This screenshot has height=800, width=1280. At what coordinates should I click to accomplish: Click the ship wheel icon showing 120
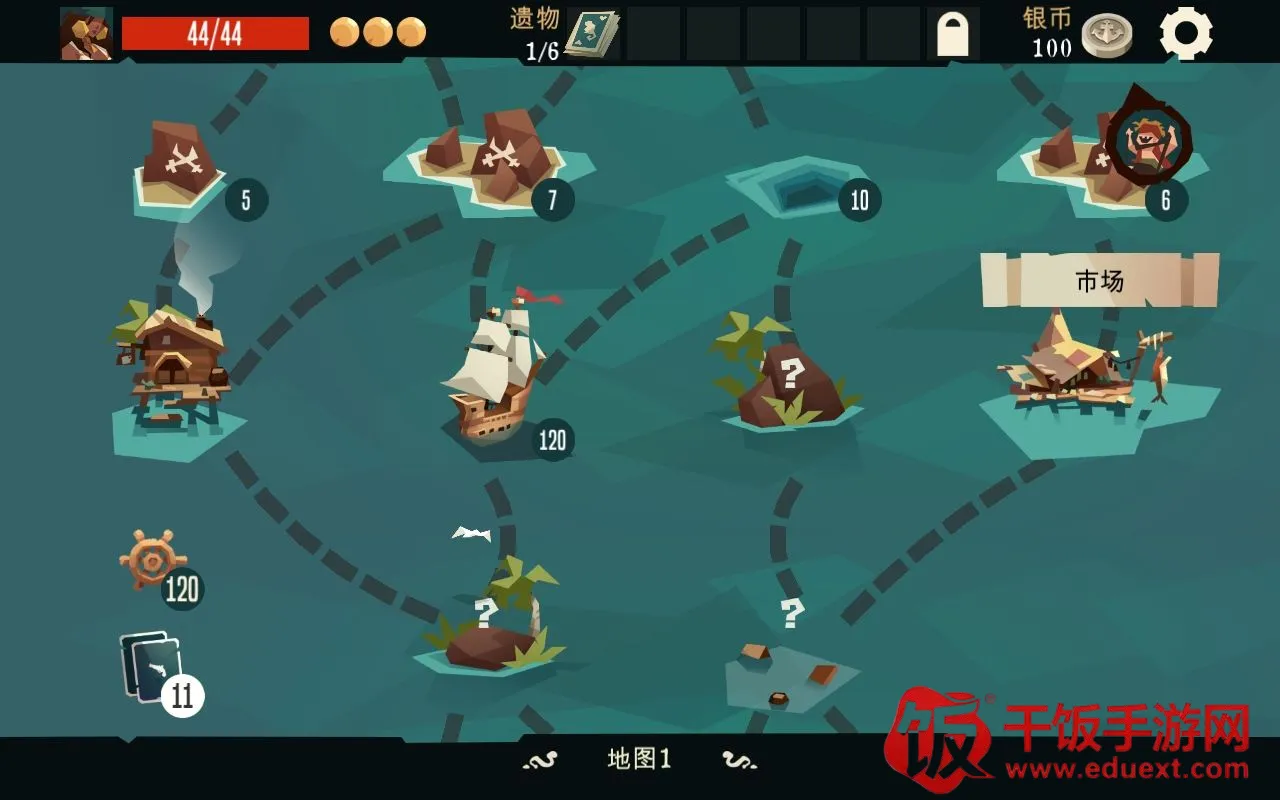(x=152, y=560)
